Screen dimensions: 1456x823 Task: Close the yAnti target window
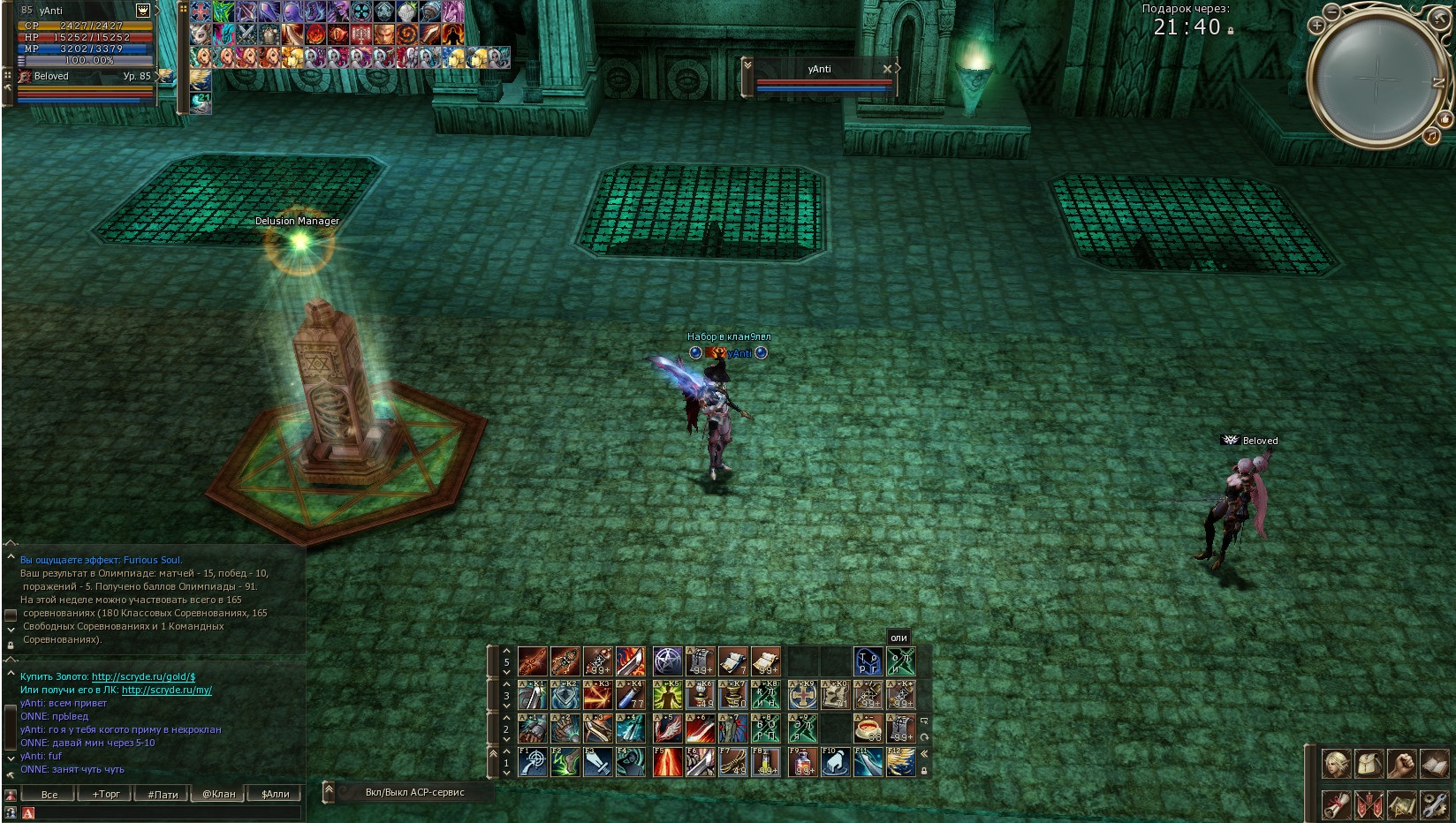(x=887, y=69)
